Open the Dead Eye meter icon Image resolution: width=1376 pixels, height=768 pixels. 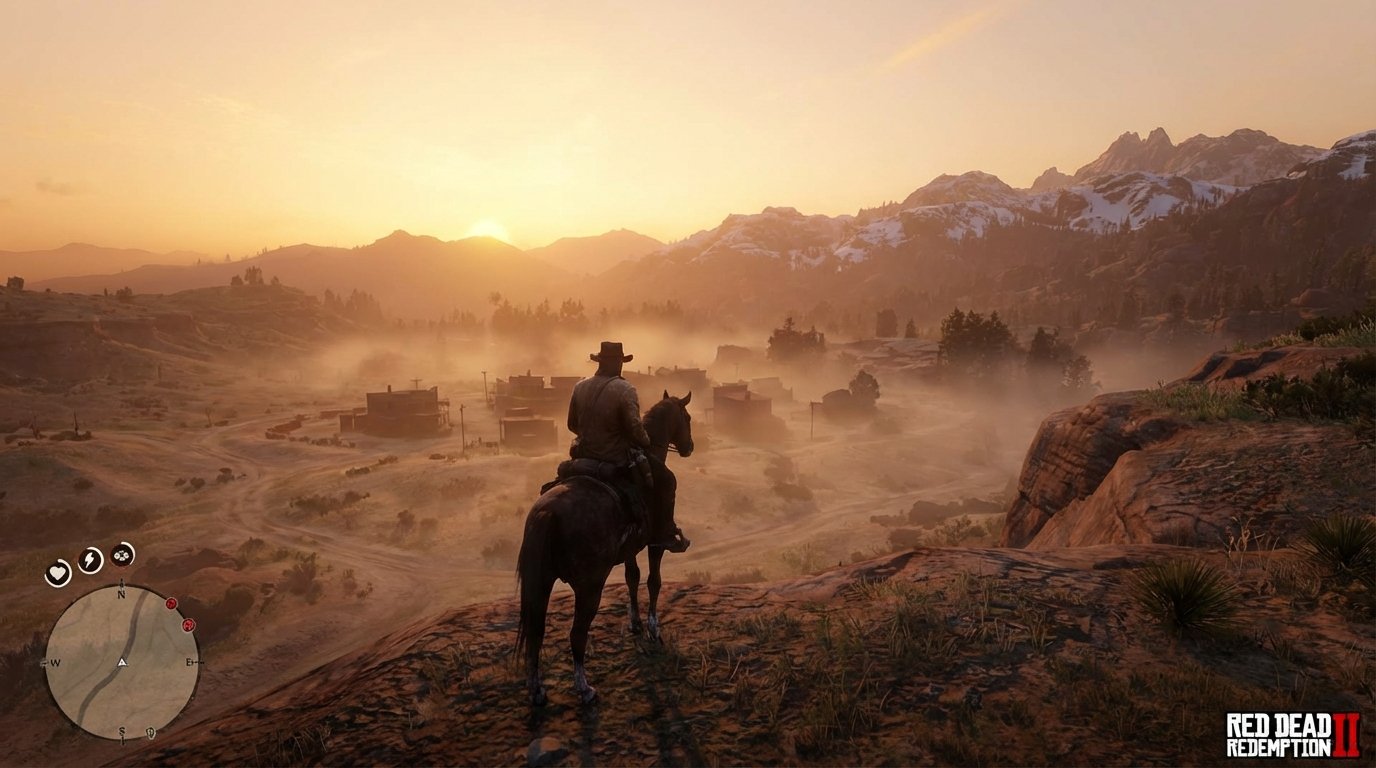[121, 554]
